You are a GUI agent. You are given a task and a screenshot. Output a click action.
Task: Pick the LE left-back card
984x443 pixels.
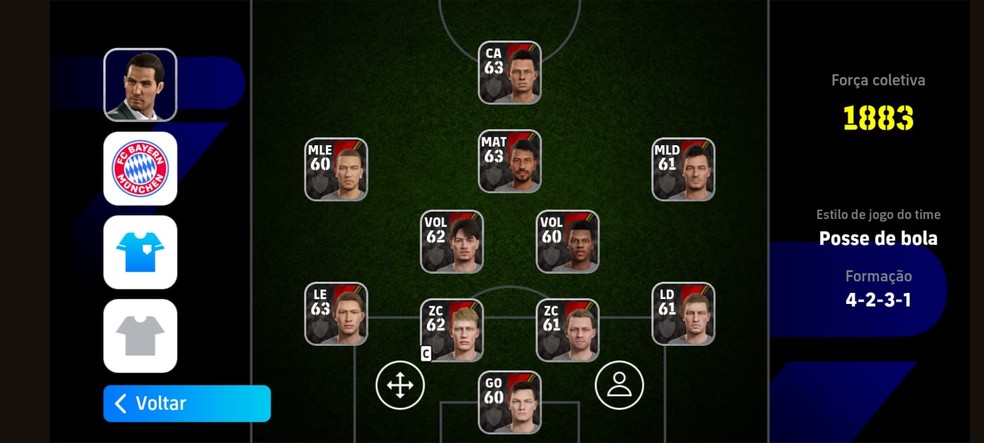[336, 314]
